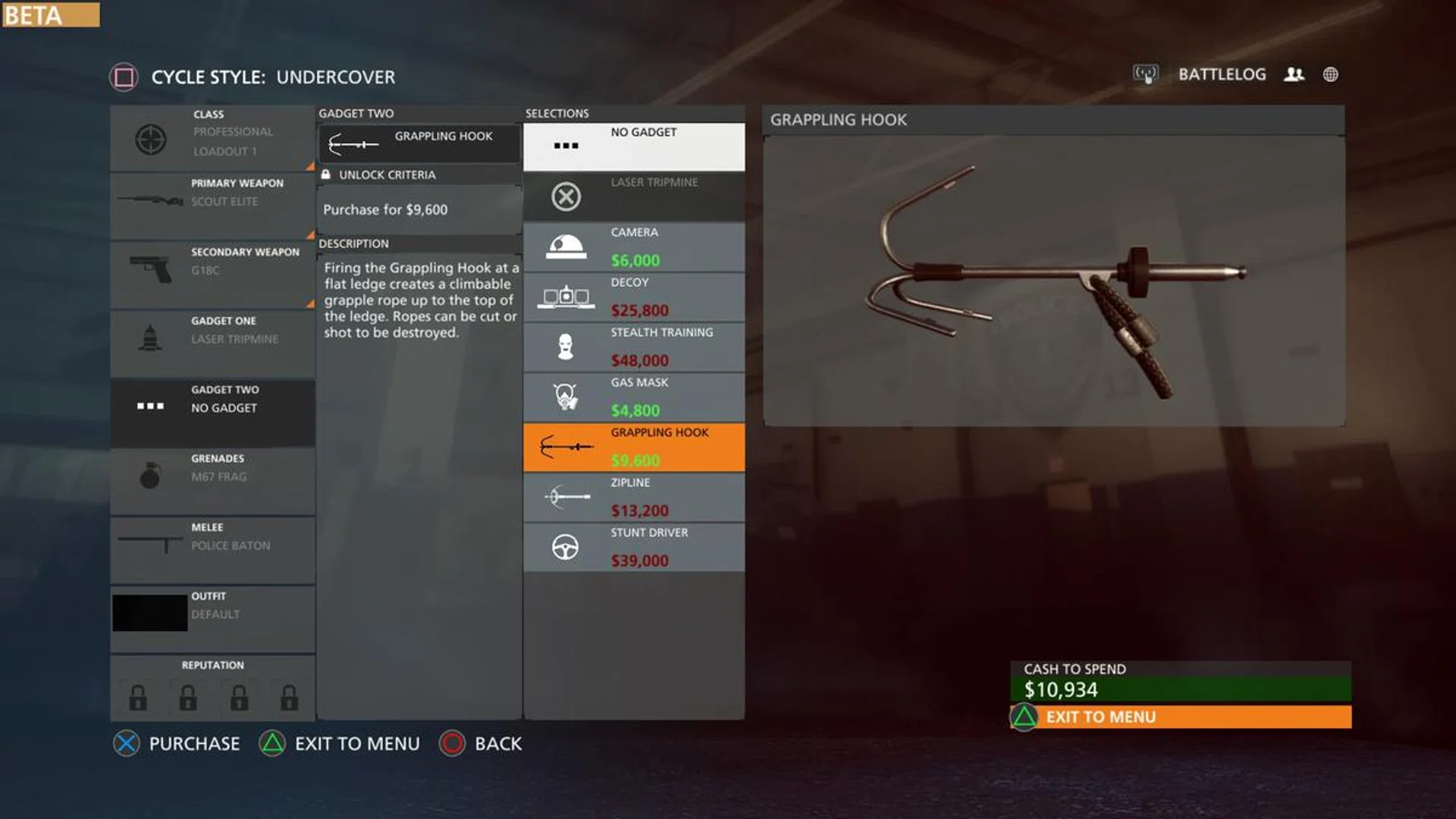
Task: Select the Stunt Driver steering wheel icon
Action: 564,548
